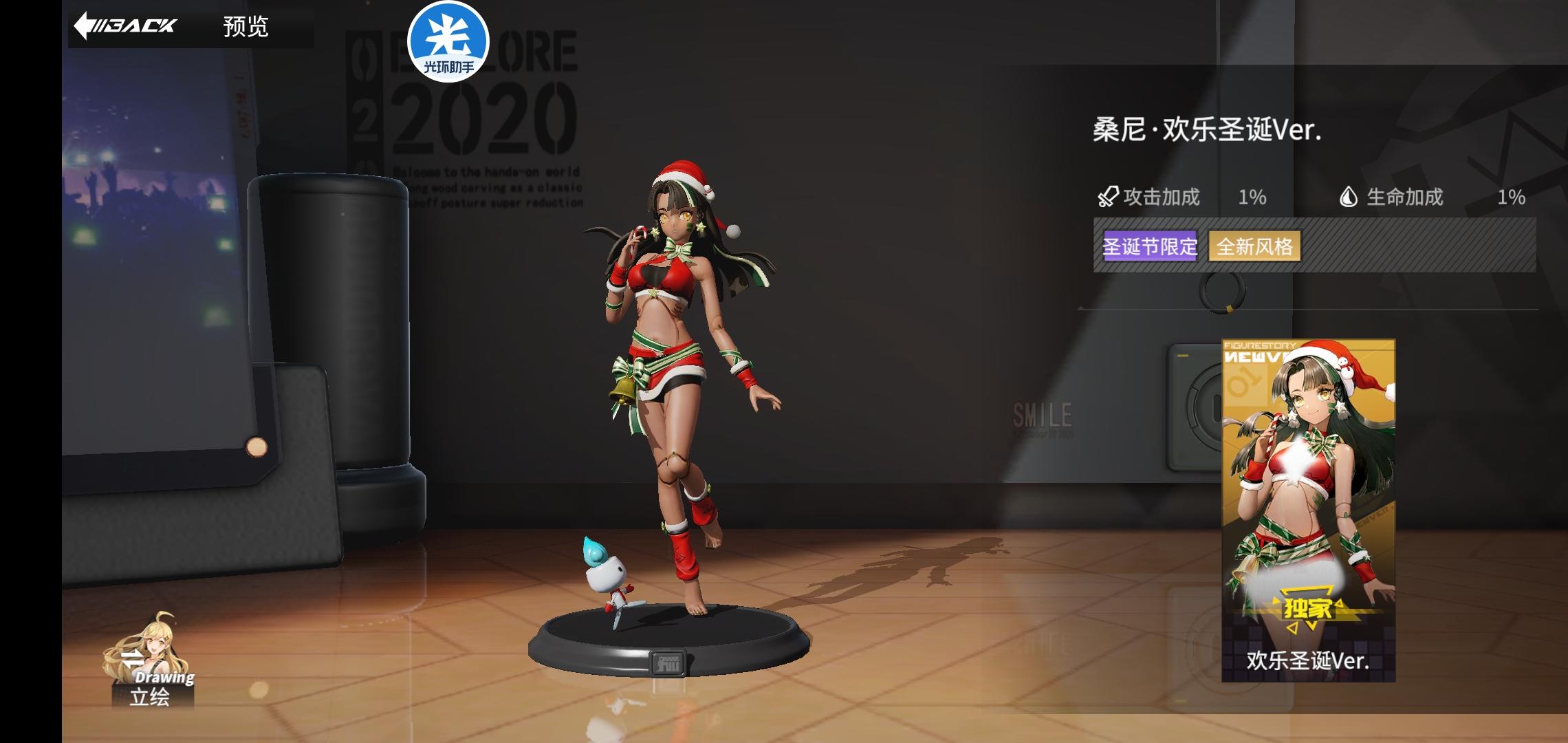
Task: Click the attack bonus sword icon
Action: click(x=1108, y=197)
